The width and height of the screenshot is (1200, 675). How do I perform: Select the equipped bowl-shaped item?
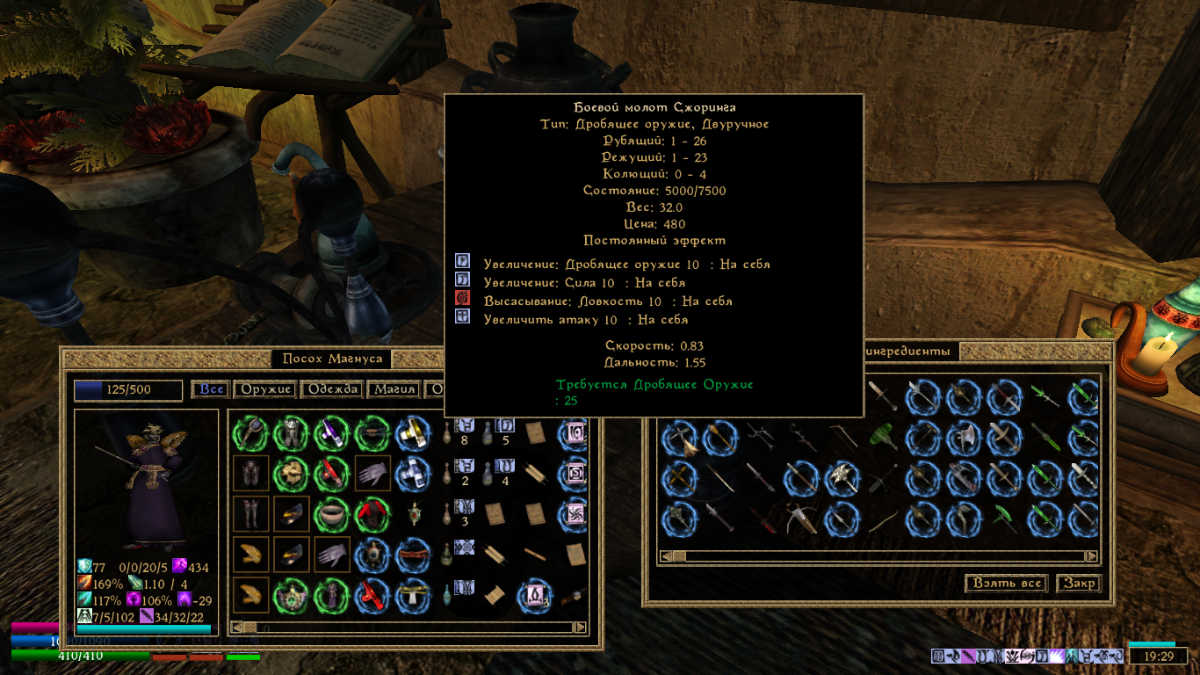coord(332,514)
